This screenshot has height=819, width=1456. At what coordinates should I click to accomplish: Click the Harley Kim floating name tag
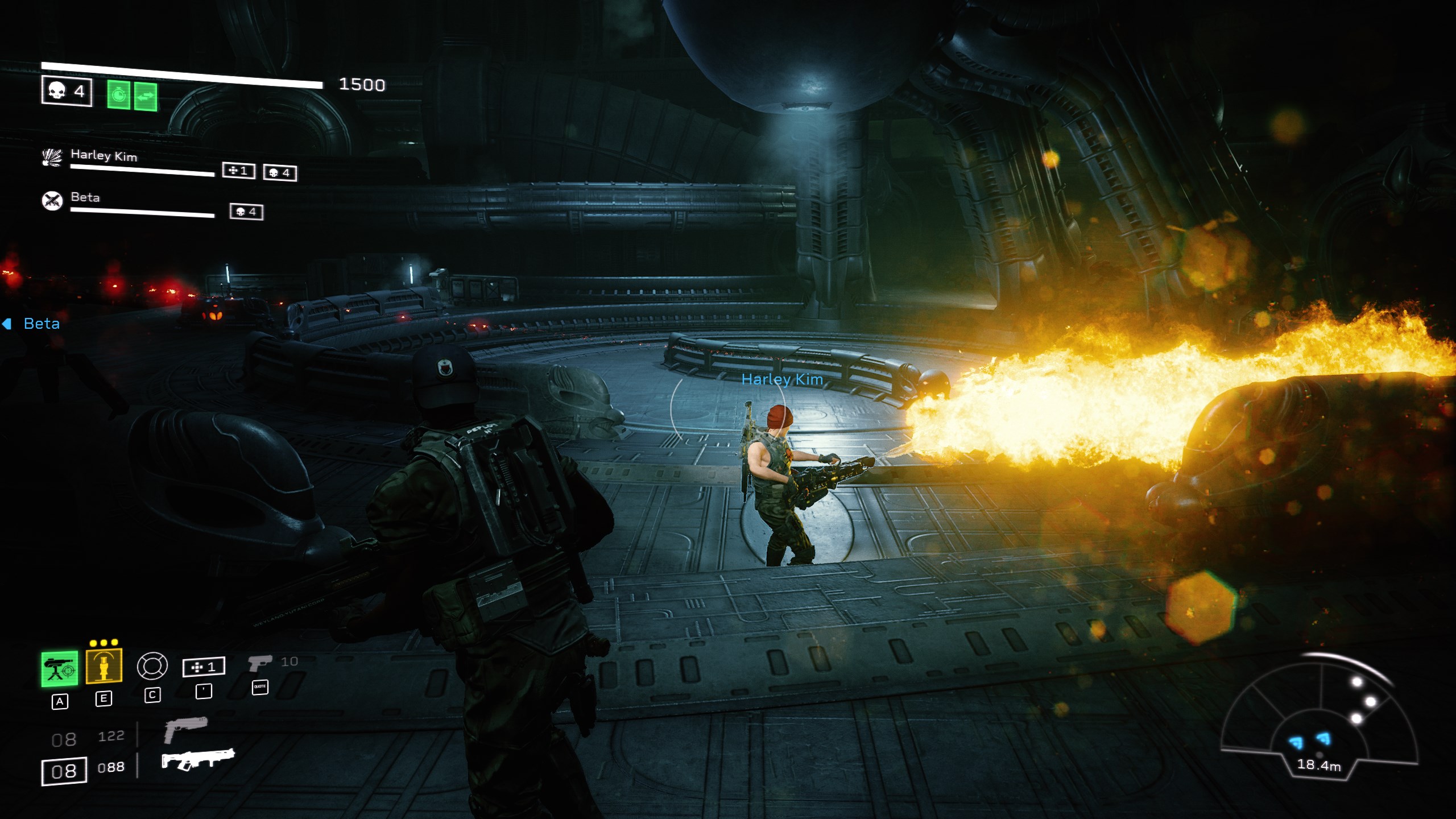click(x=782, y=379)
